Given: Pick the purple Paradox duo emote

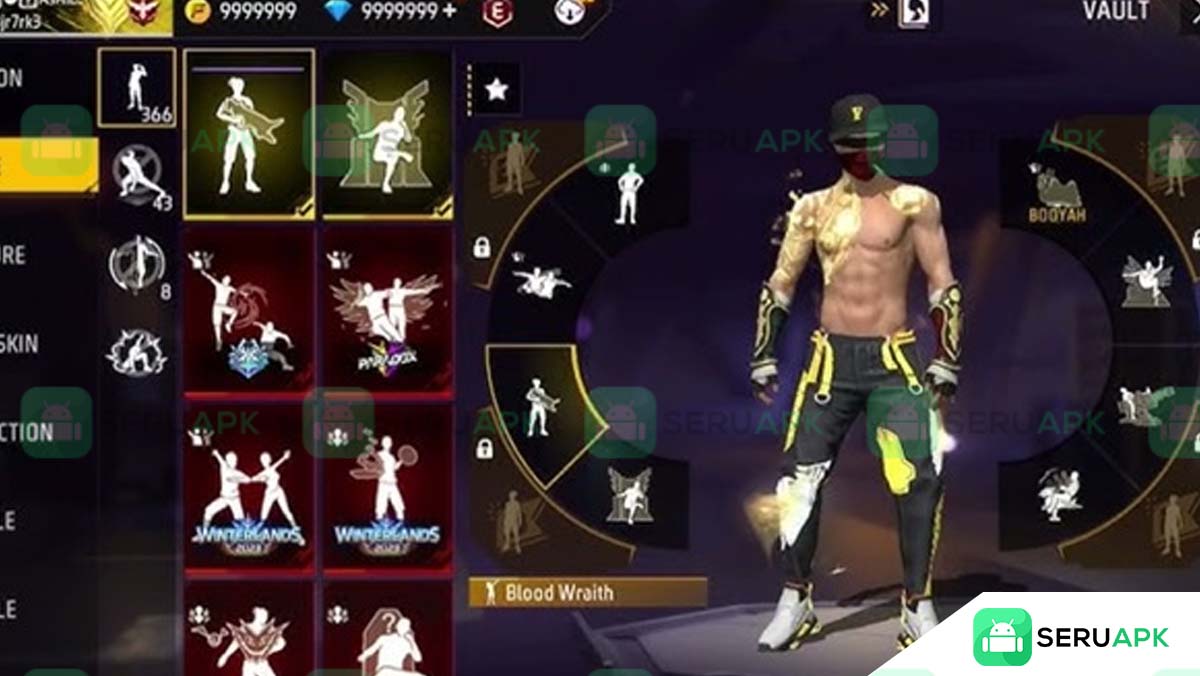Looking at the screenshot, I should (387, 309).
